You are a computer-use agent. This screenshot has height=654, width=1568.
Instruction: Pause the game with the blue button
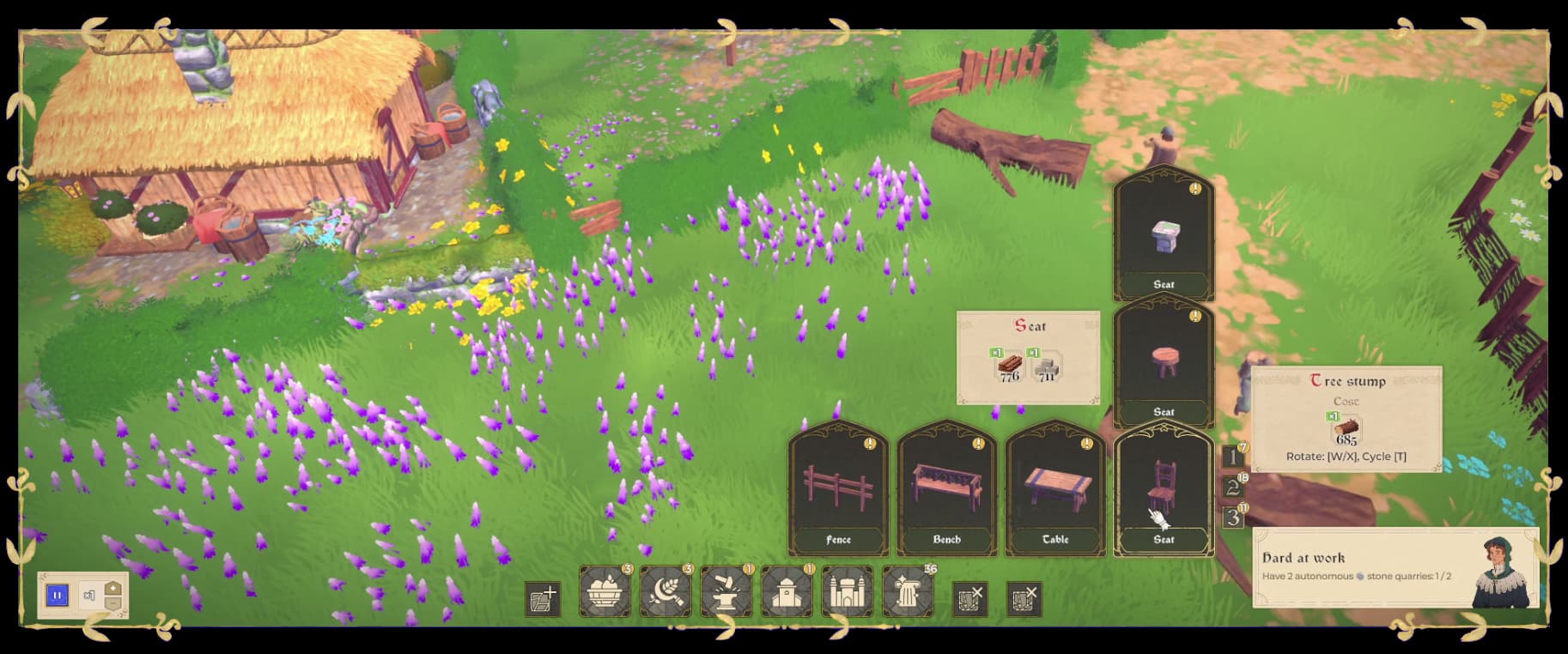click(57, 595)
